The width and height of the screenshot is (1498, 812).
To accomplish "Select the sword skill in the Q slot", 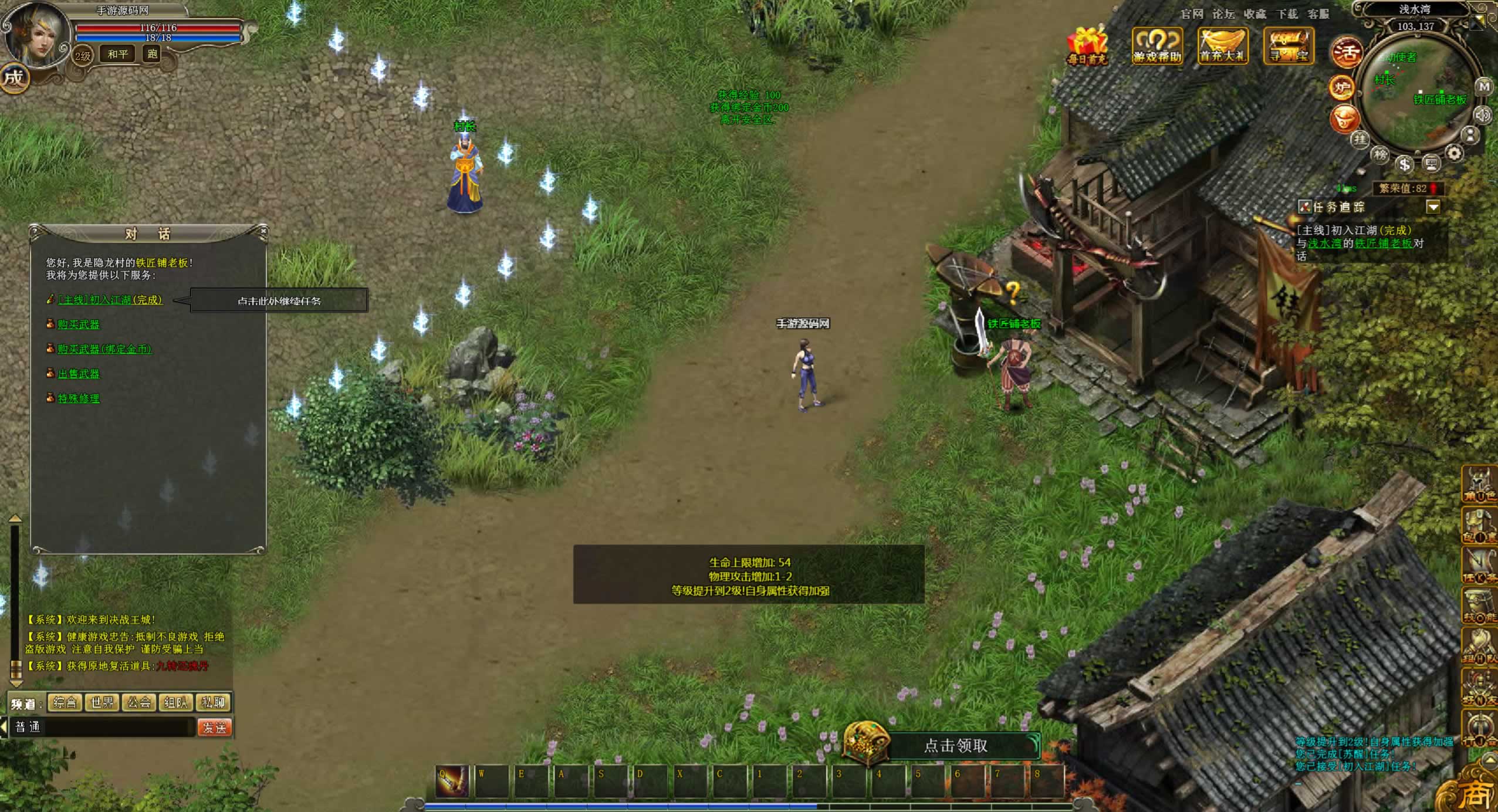I will click(452, 781).
